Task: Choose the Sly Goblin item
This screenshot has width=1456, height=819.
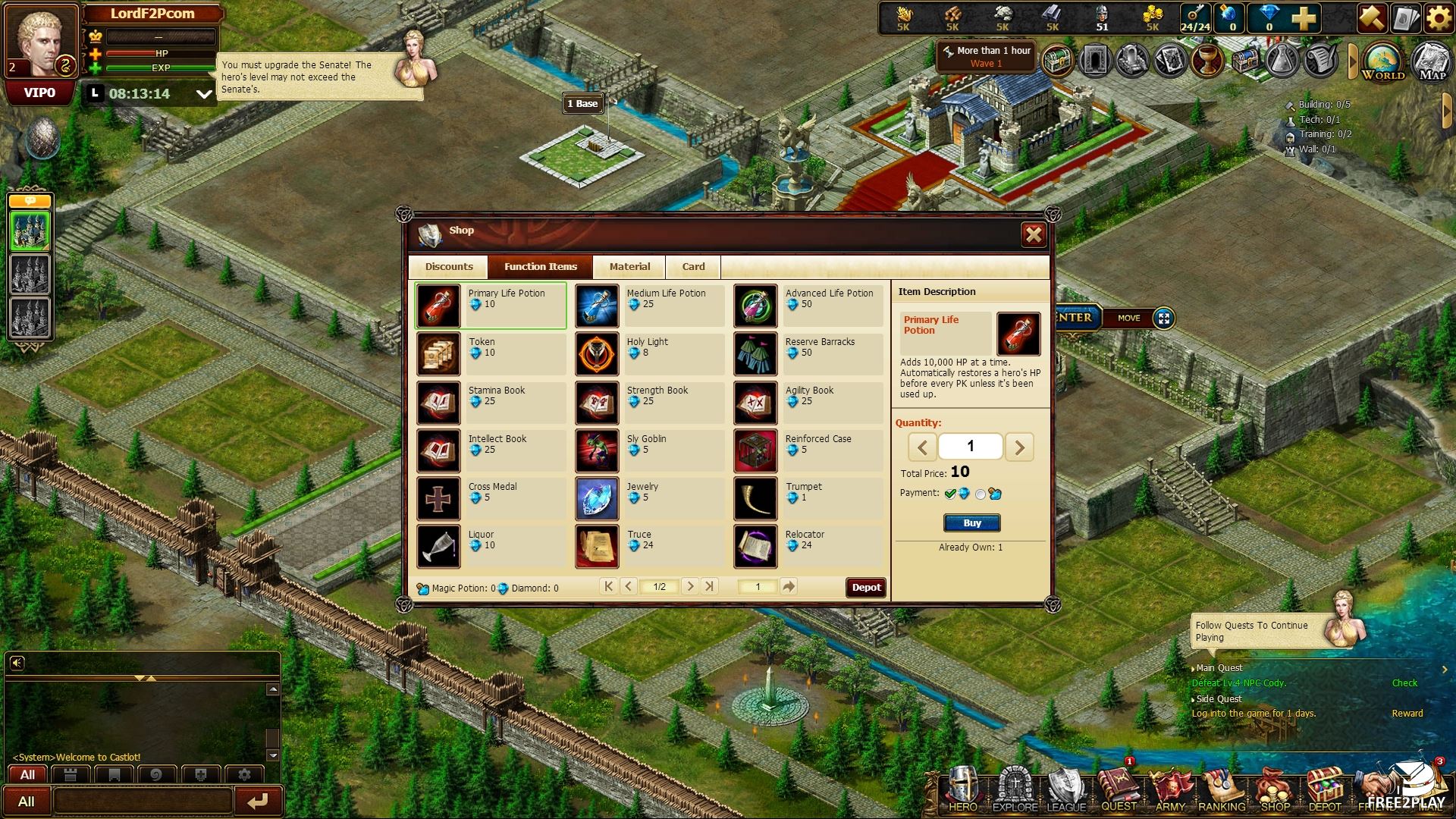Action: click(x=650, y=450)
